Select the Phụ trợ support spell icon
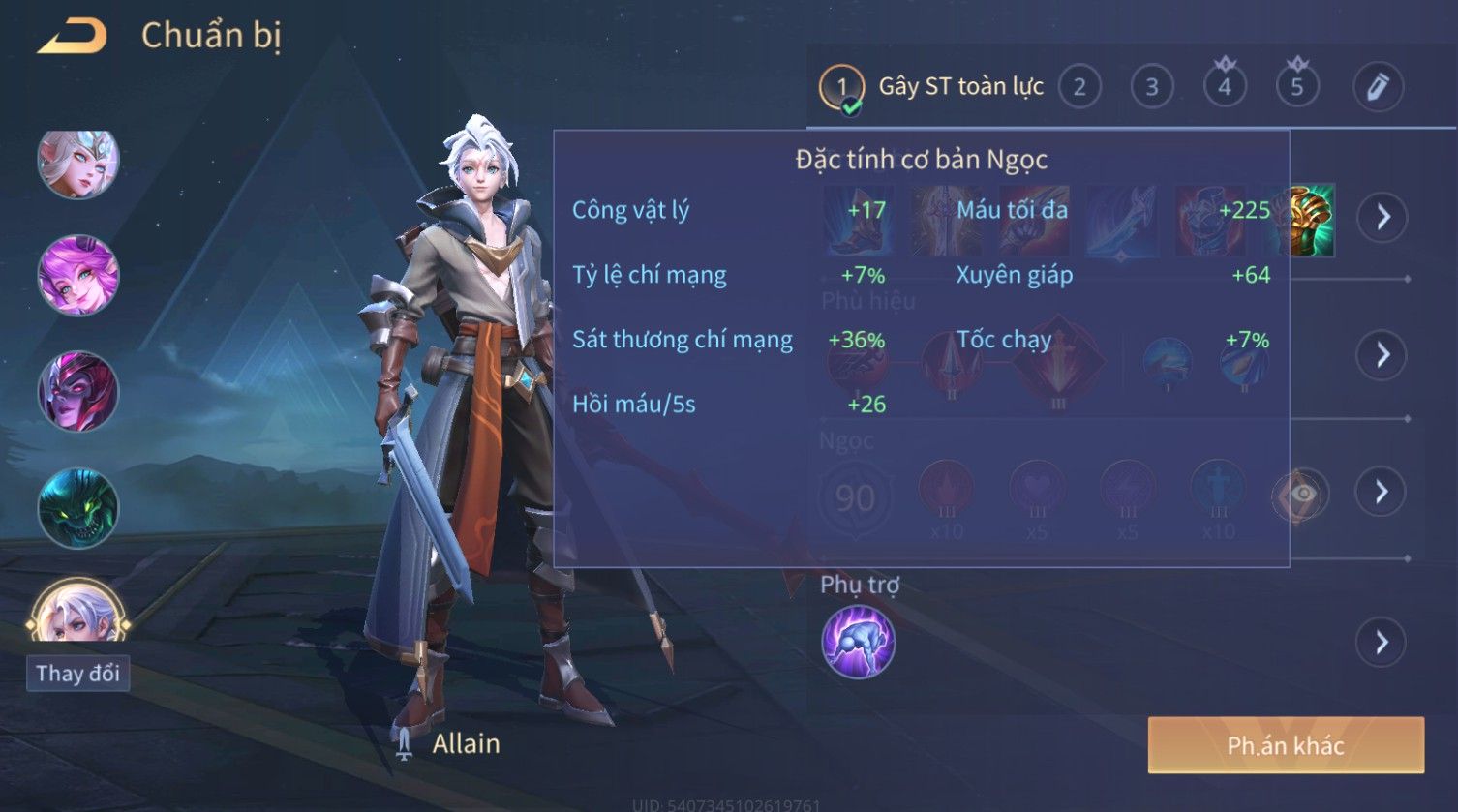The height and width of the screenshot is (812, 1458). 858,642
